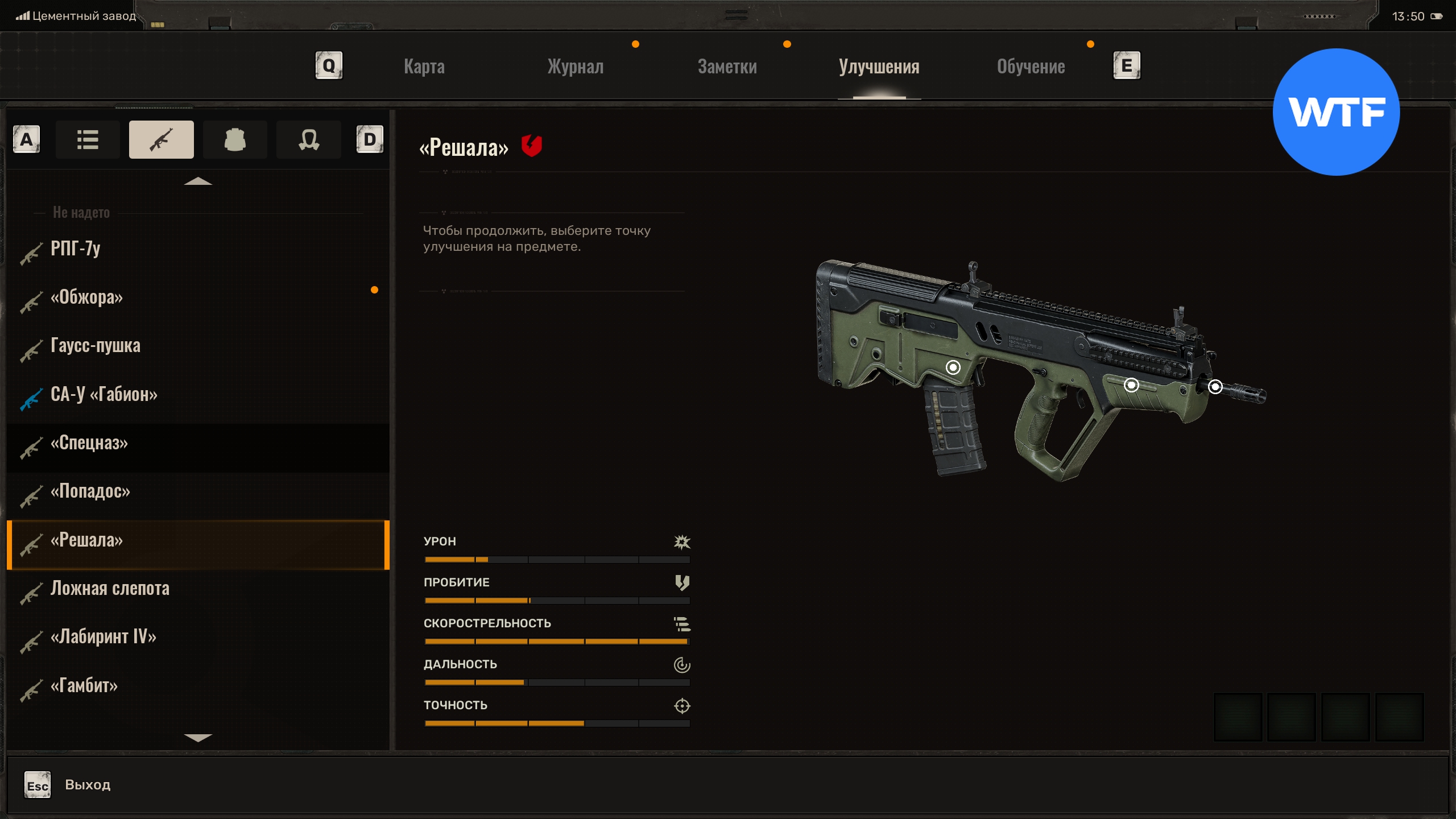Select the muzzle upgrade point on rifle
Screen dimensions: 1456x819
pyautogui.click(x=1215, y=387)
